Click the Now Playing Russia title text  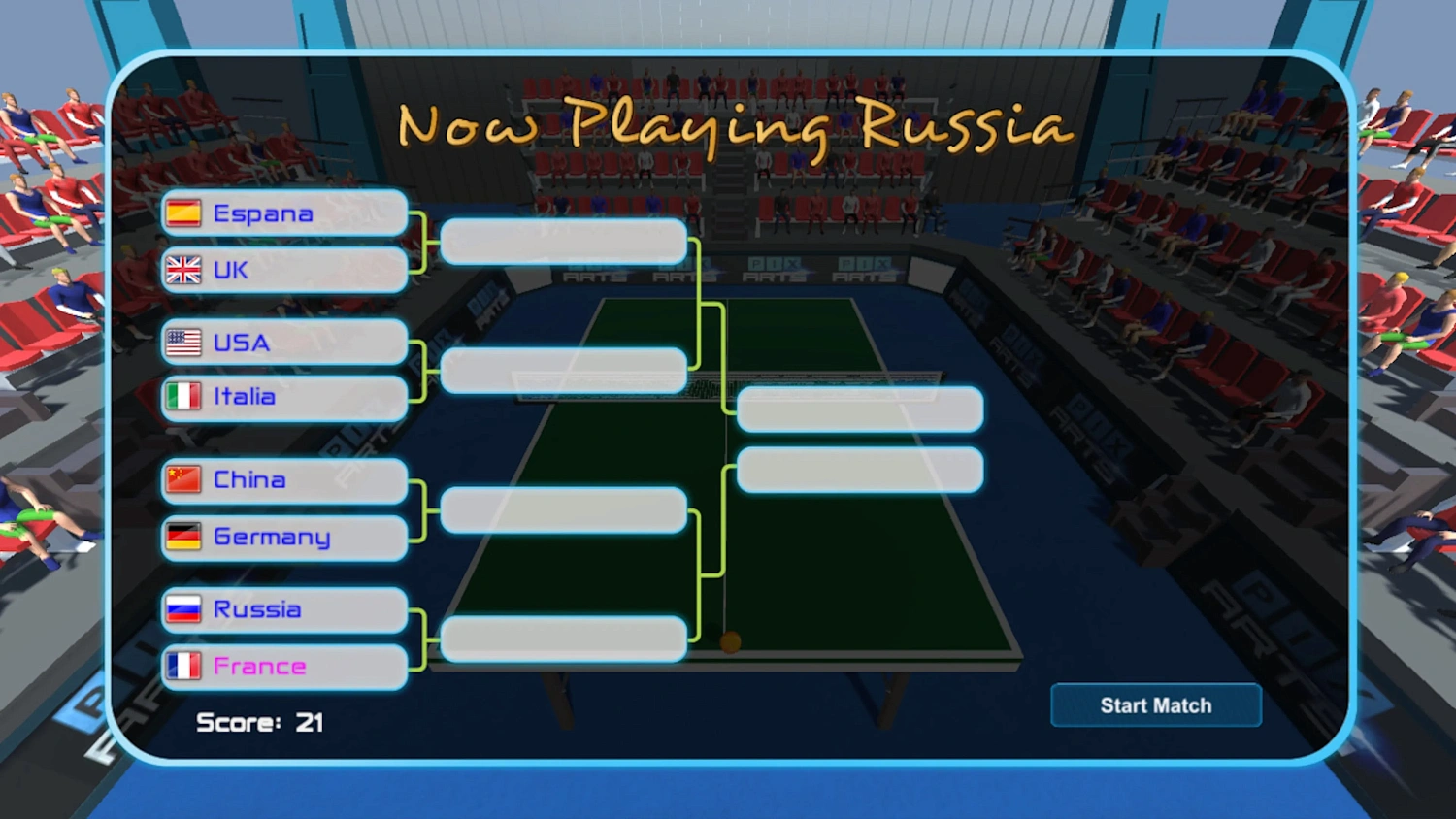(x=735, y=124)
